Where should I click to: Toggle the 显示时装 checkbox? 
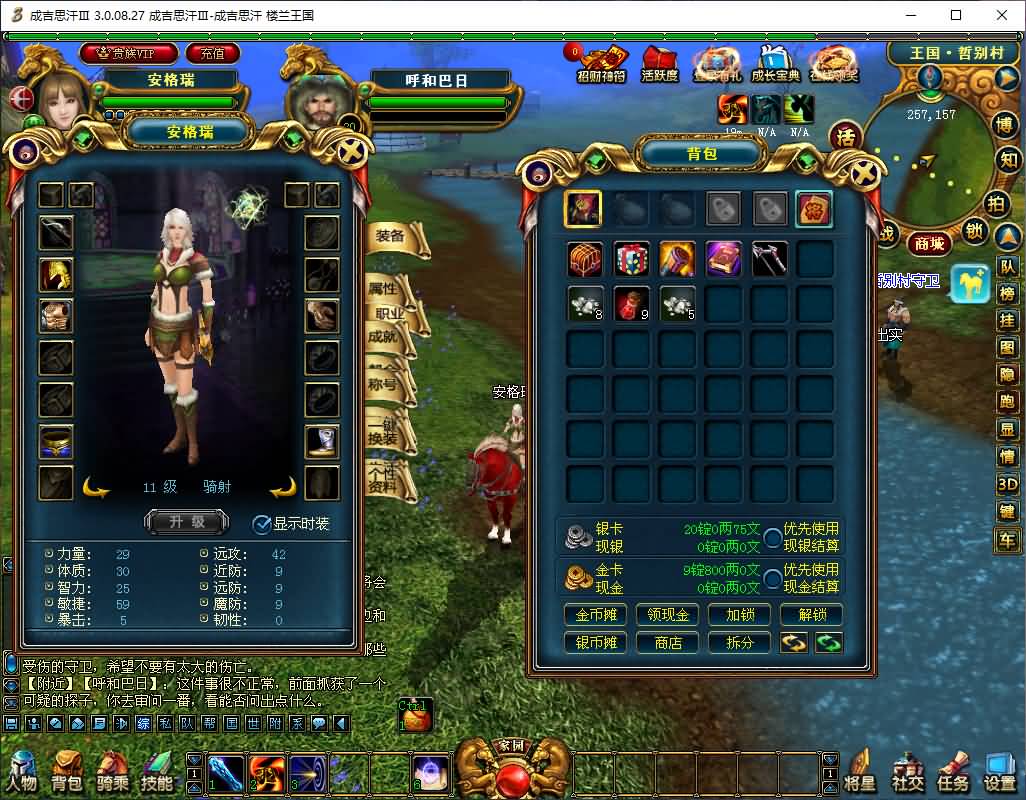point(262,523)
